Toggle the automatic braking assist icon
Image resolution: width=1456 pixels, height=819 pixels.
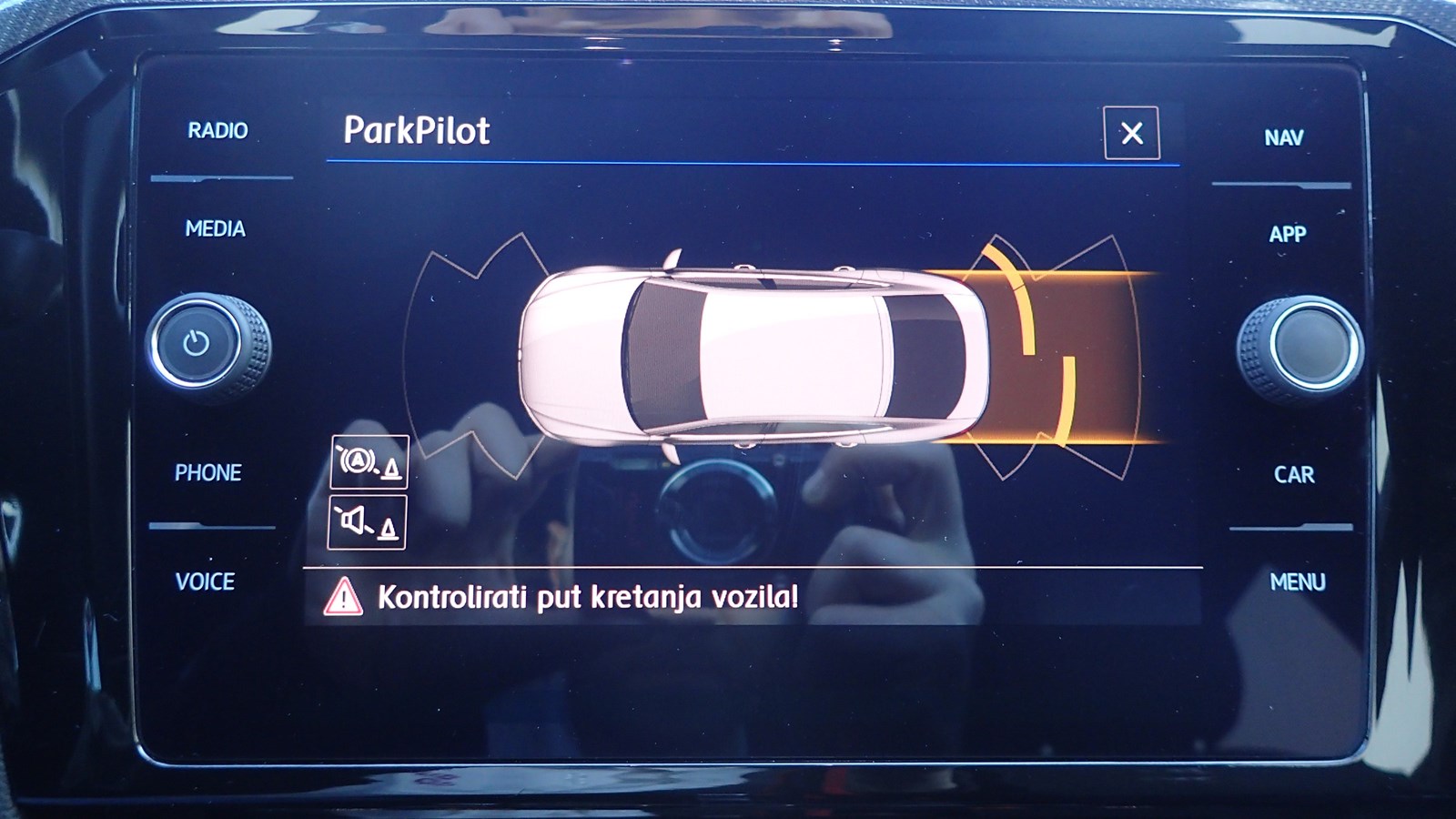pyautogui.click(x=369, y=462)
